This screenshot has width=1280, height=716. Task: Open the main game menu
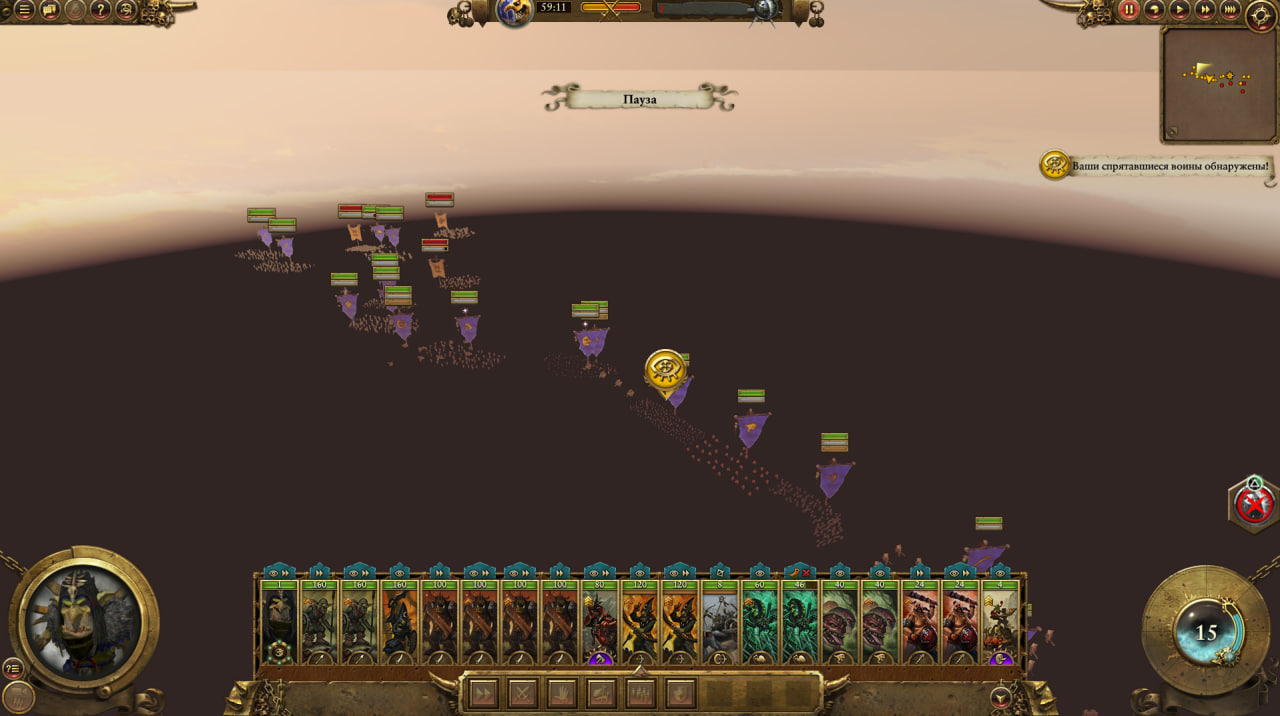pyautogui.click(x=24, y=11)
